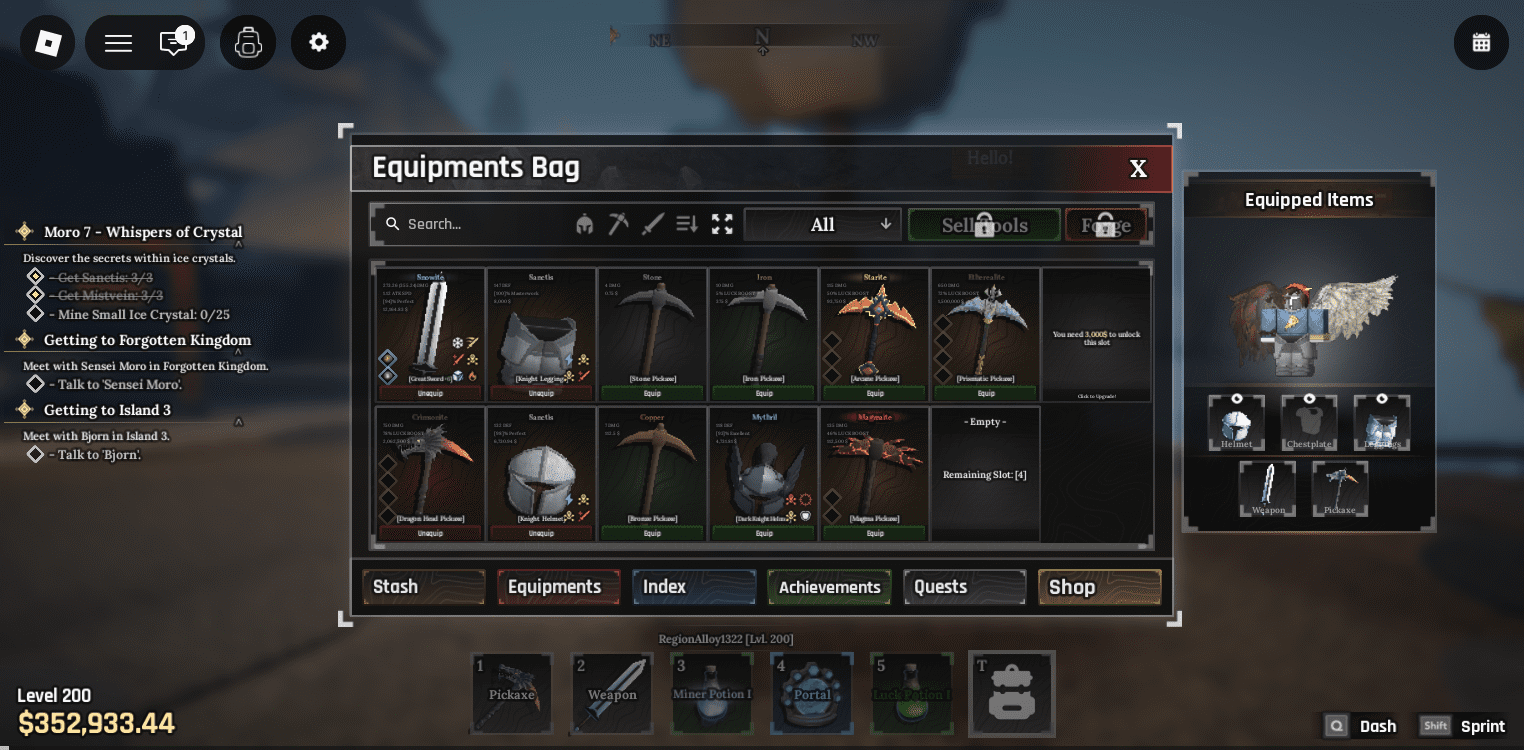1524x750 pixels.
Task: Click the screenshot capture icon
Action: coord(248,42)
